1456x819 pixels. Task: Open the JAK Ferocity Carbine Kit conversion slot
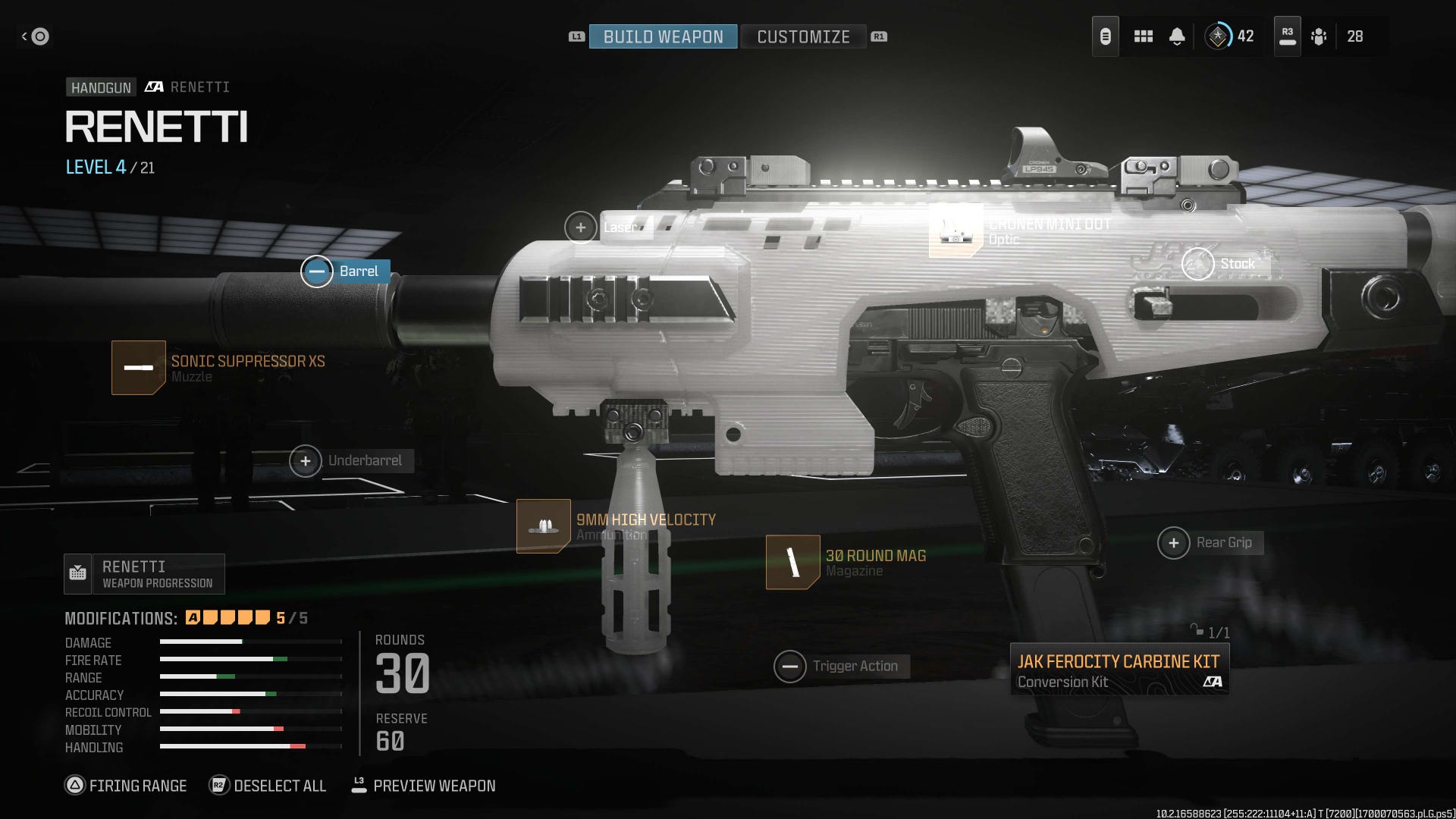(x=1121, y=669)
